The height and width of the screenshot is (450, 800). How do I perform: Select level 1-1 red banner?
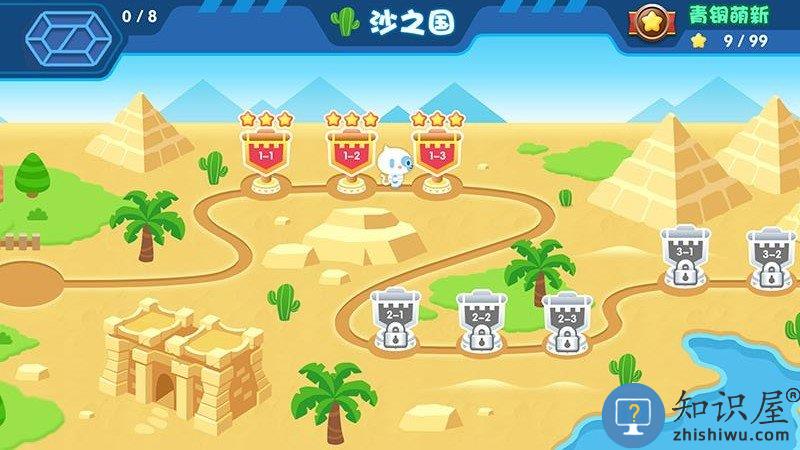pyautogui.click(x=267, y=155)
